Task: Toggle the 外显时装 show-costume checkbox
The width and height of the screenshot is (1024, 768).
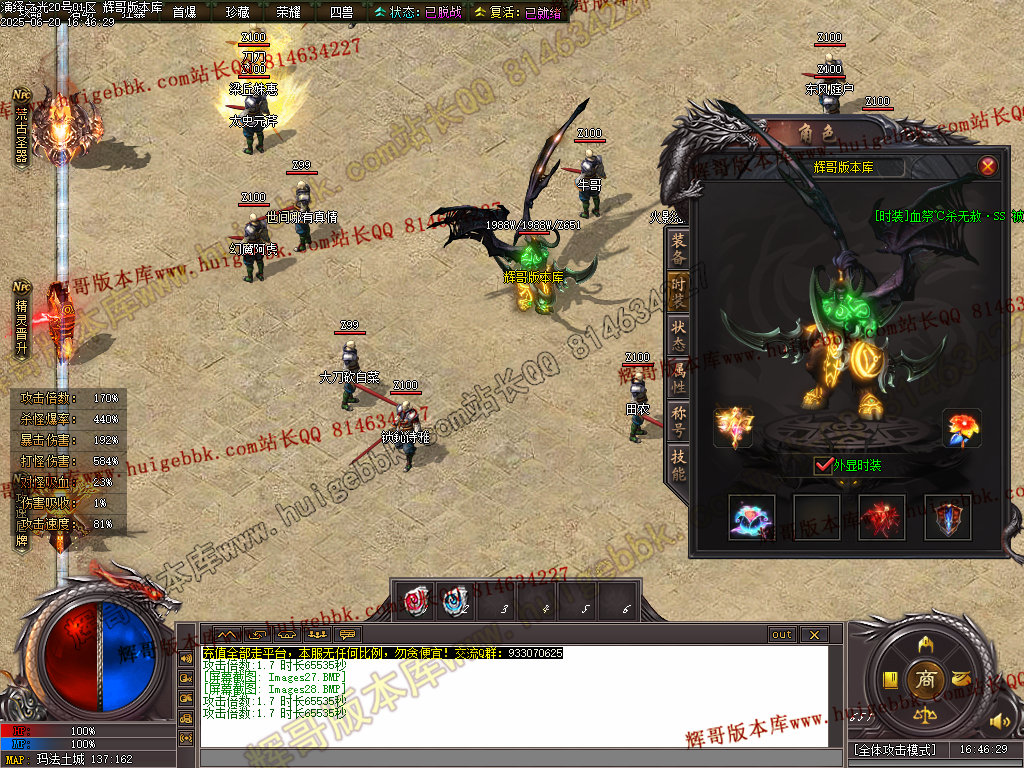Action: coord(824,465)
